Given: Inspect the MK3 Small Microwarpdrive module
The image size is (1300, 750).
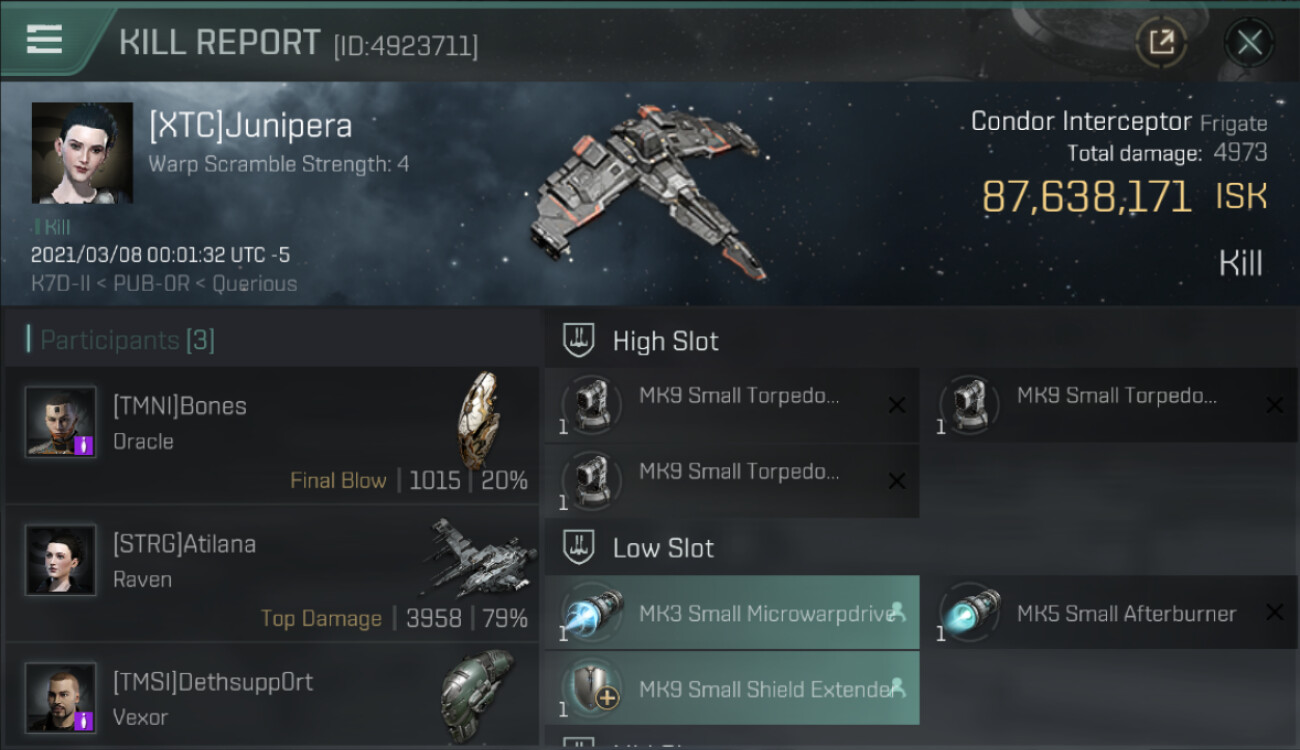Looking at the screenshot, I should pyautogui.click(x=732, y=613).
